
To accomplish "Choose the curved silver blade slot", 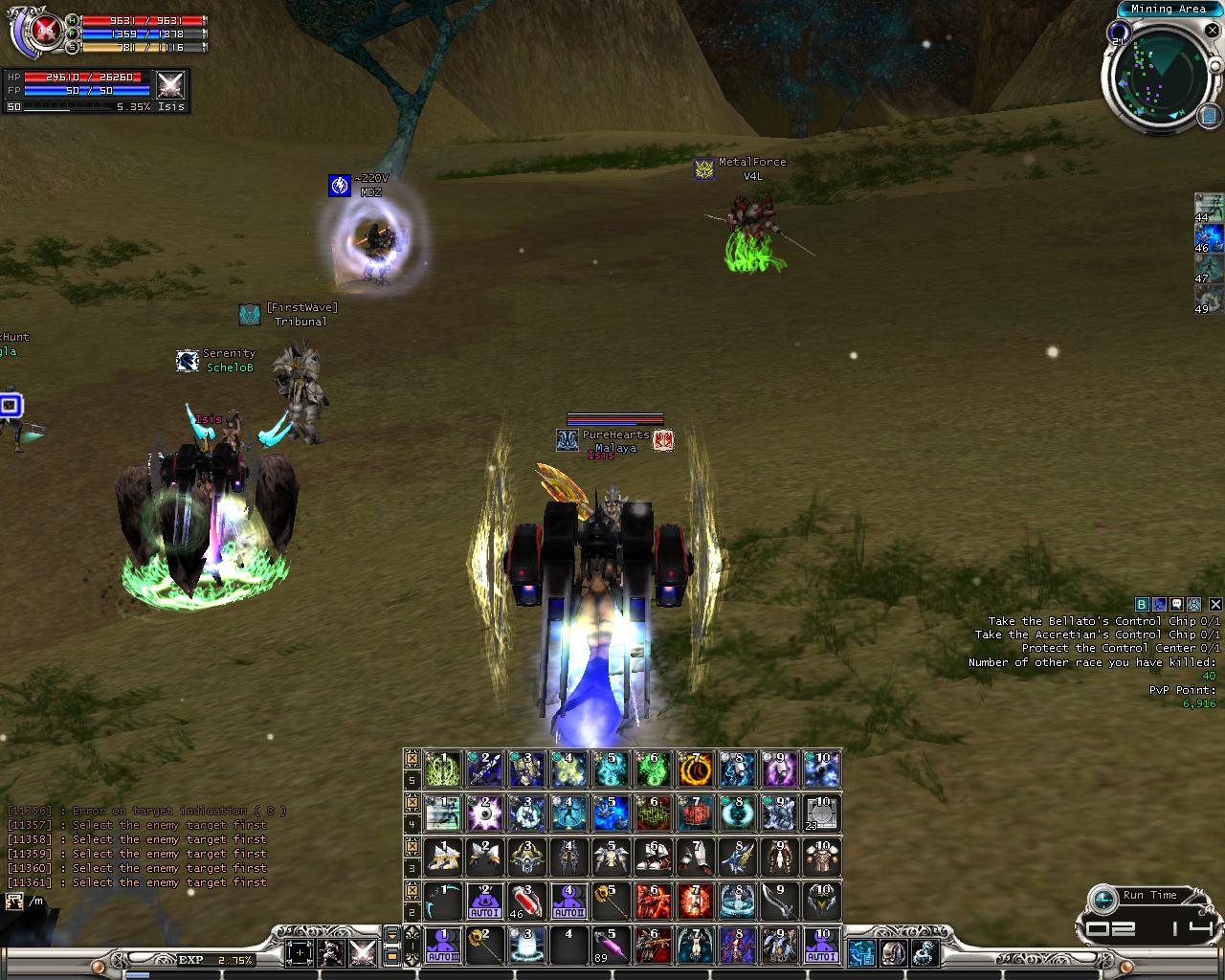I will click(x=779, y=902).
